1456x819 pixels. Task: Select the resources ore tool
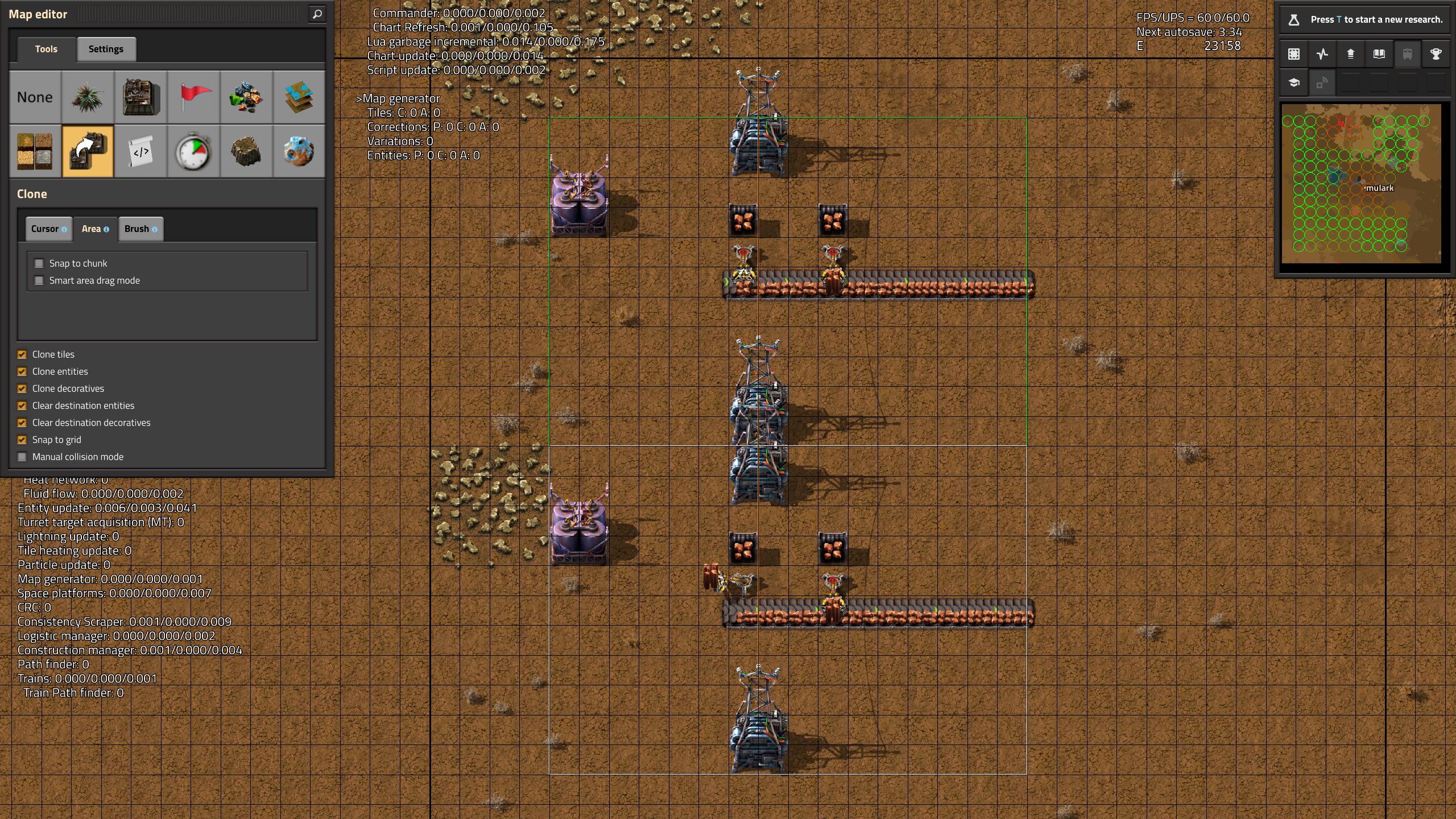click(246, 97)
